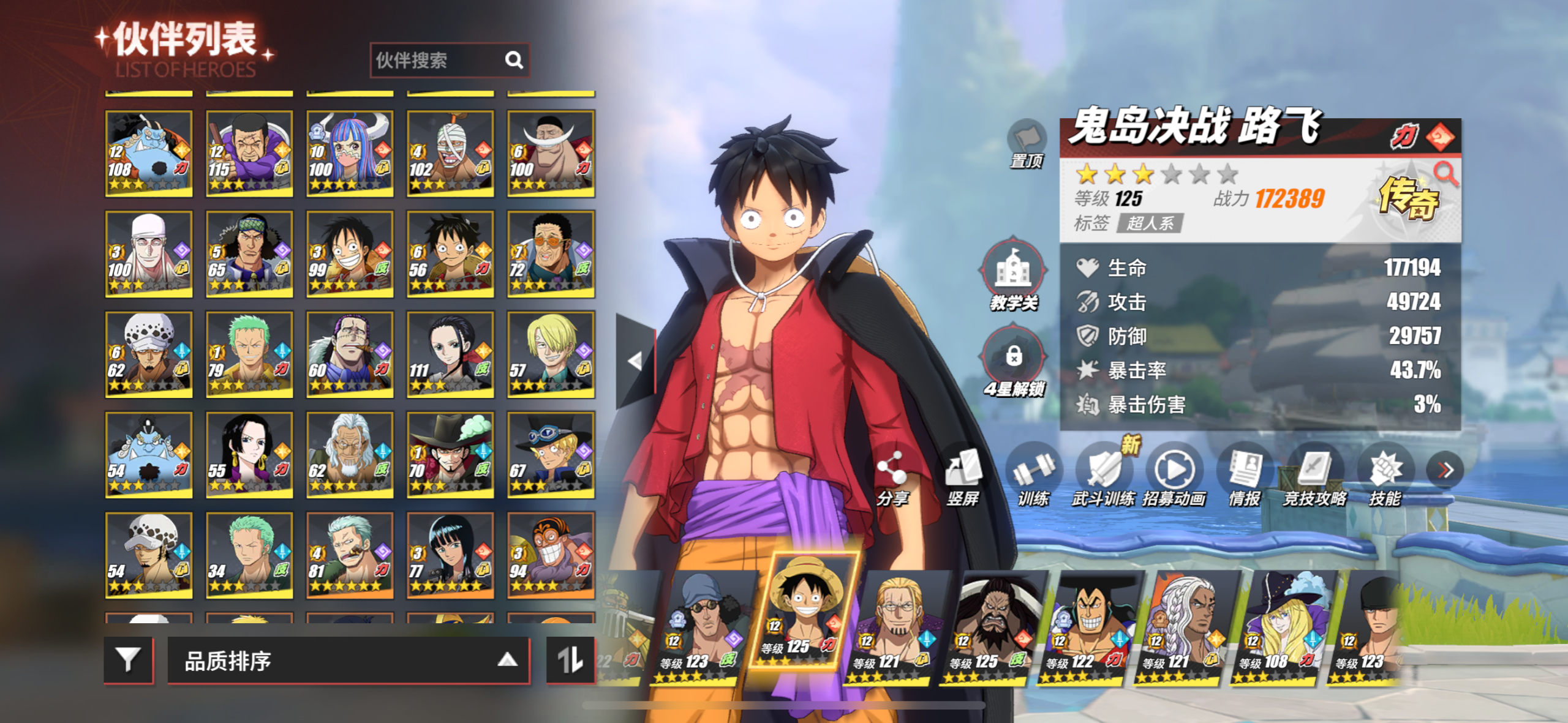Pin hero with the 置顶 flag

pyautogui.click(x=1027, y=143)
